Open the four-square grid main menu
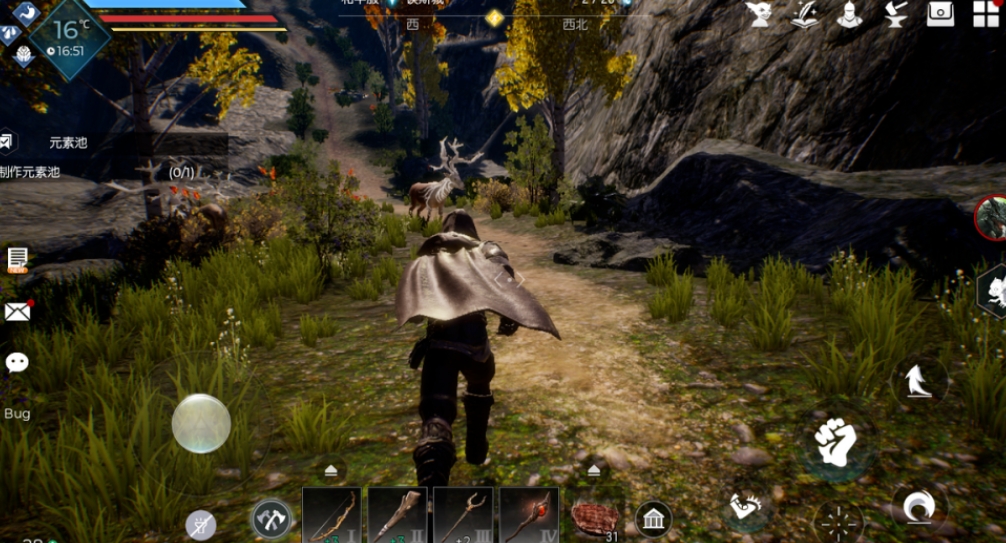Image resolution: width=1006 pixels, height=543 pixels. [x=986, y=14]
